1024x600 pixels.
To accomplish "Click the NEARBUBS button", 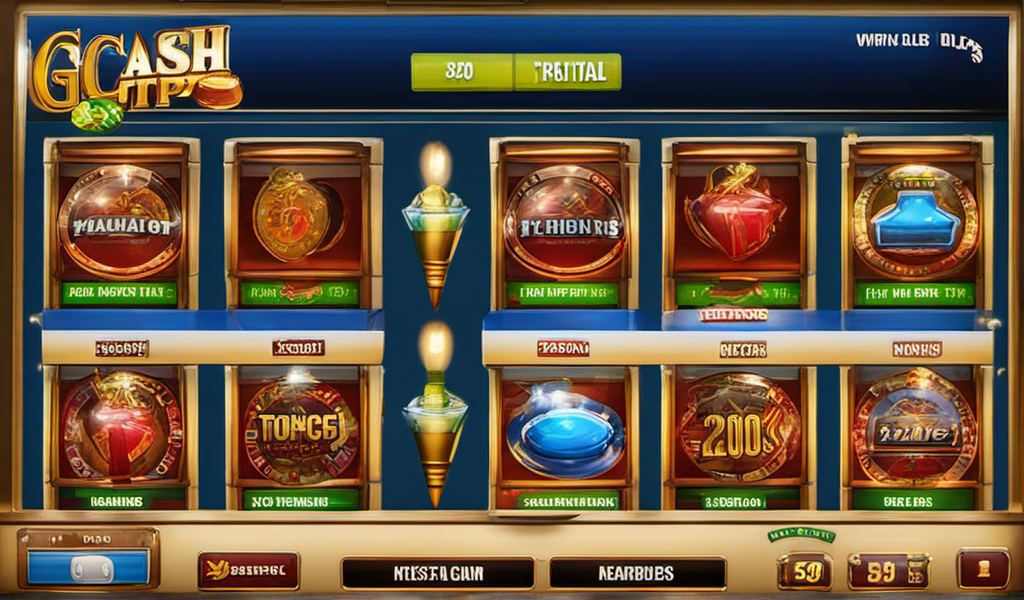I will coord(637,574).
